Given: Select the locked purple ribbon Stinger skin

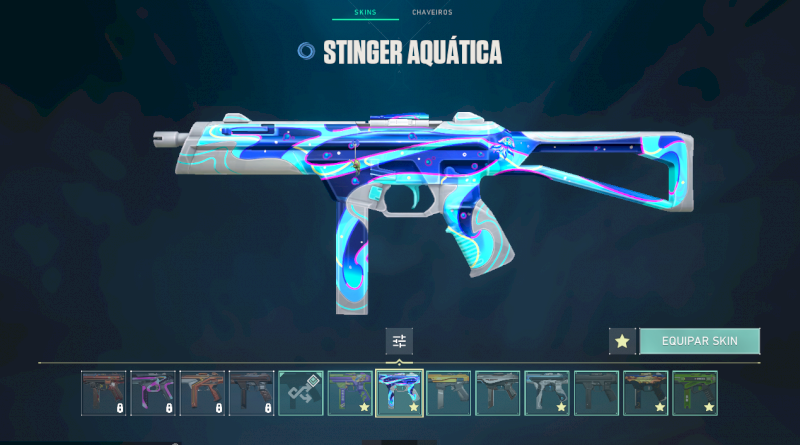Looking at the screenshot, I should 153,393.
